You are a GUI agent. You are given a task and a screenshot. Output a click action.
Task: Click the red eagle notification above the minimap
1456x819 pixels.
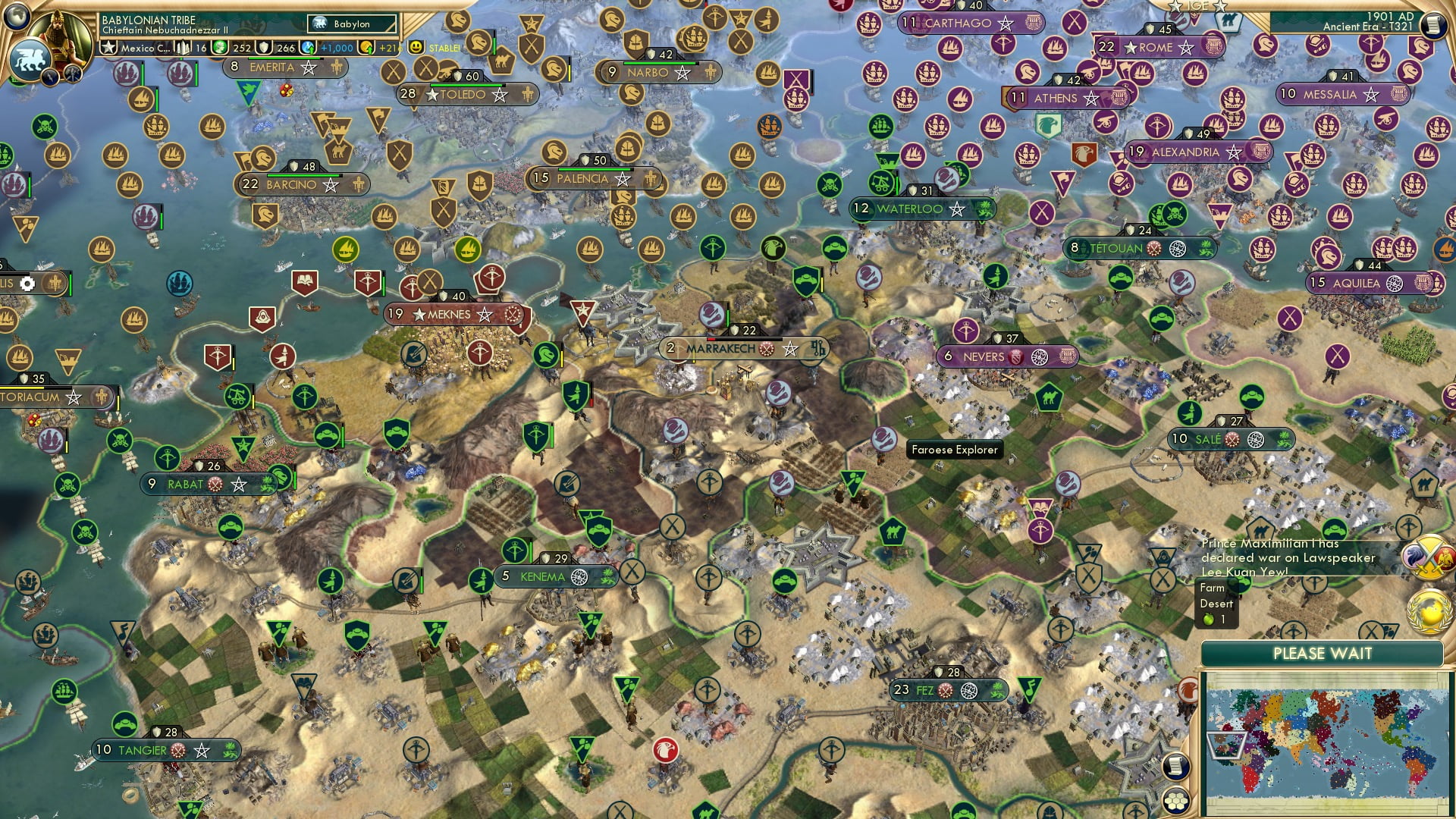[x=1187, y=689]
